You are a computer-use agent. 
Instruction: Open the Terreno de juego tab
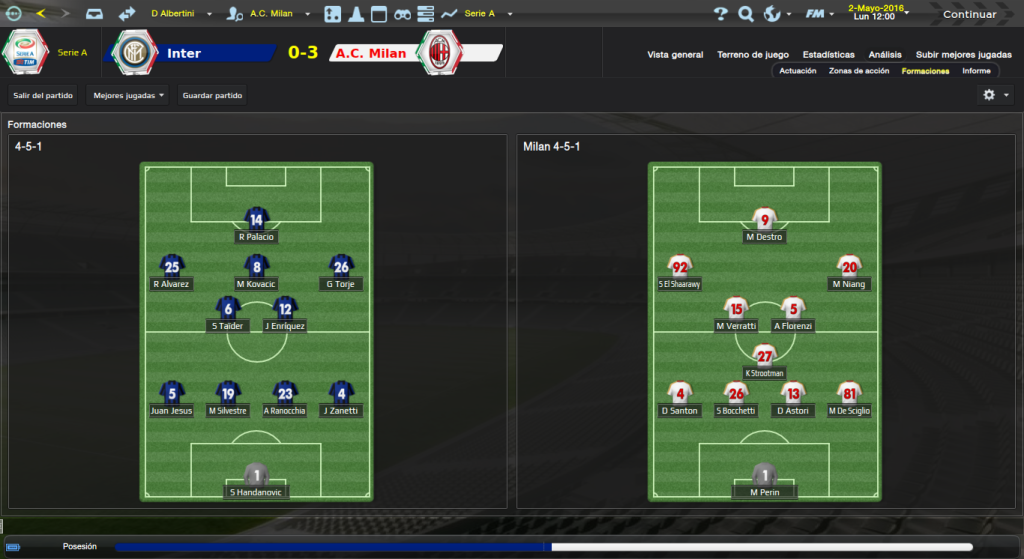click(753, 55)
